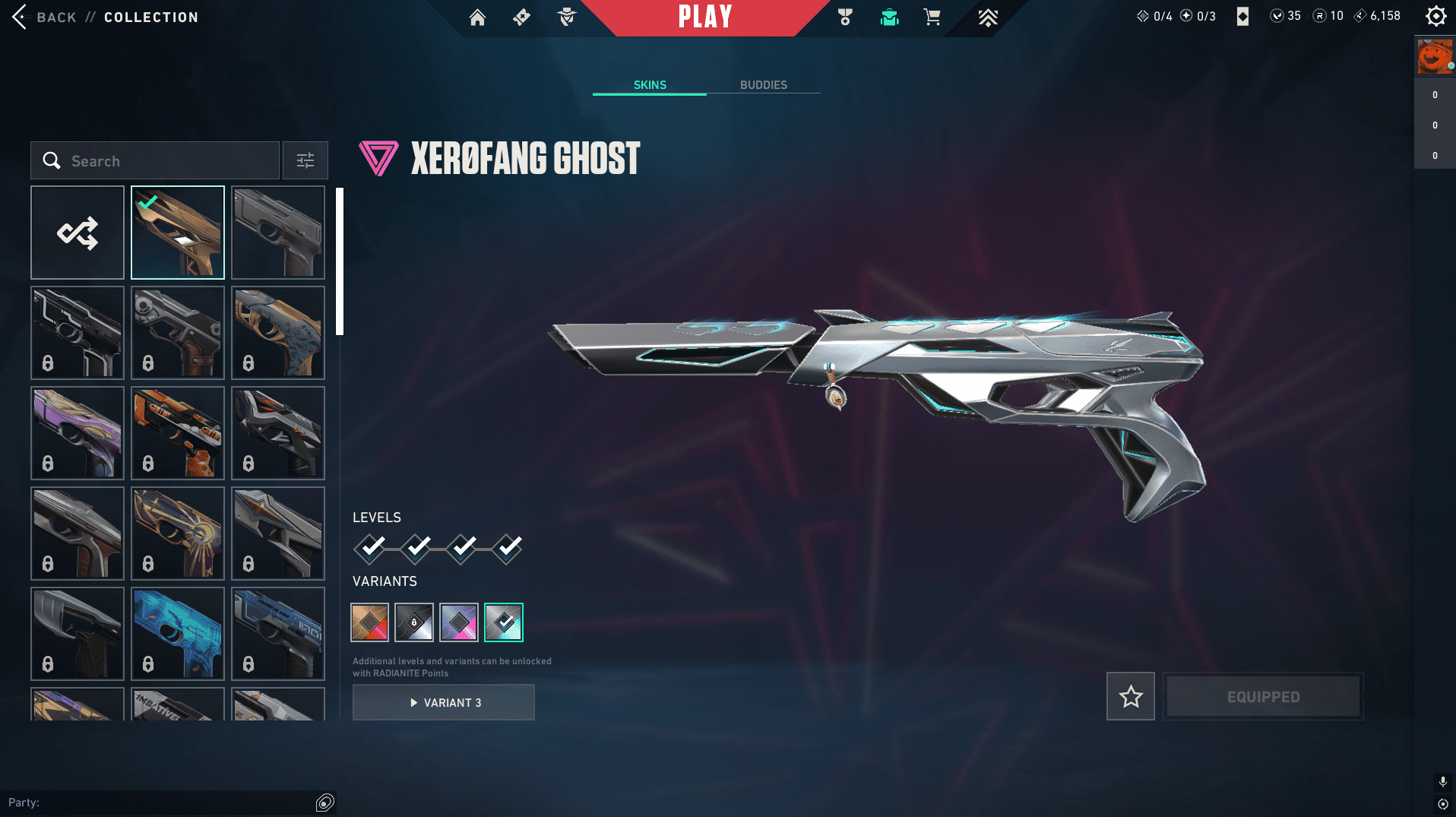Viewport: 1456px width, 817px height.
Task: Select the default gray Ghost skin
Action: pos(278,233)
